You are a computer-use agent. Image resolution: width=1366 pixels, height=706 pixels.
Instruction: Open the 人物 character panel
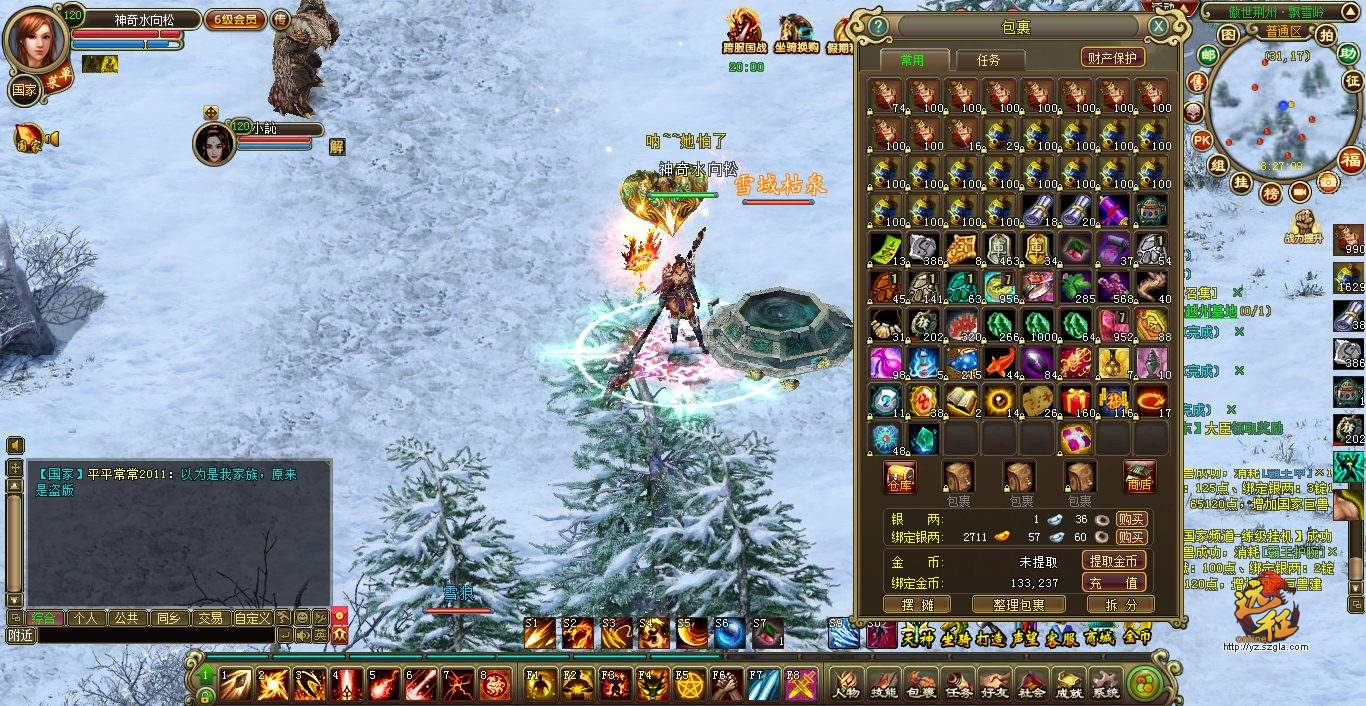click(846, 685)
